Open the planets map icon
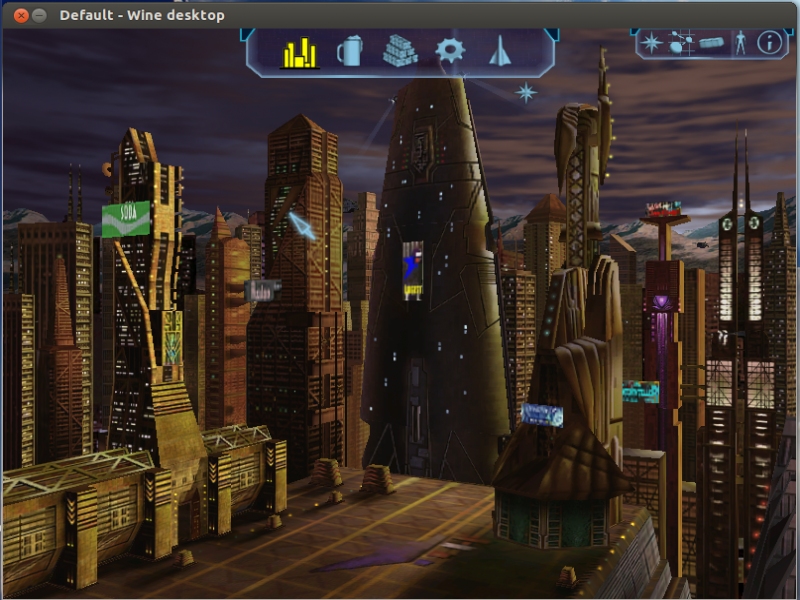 tap(682, 43)
